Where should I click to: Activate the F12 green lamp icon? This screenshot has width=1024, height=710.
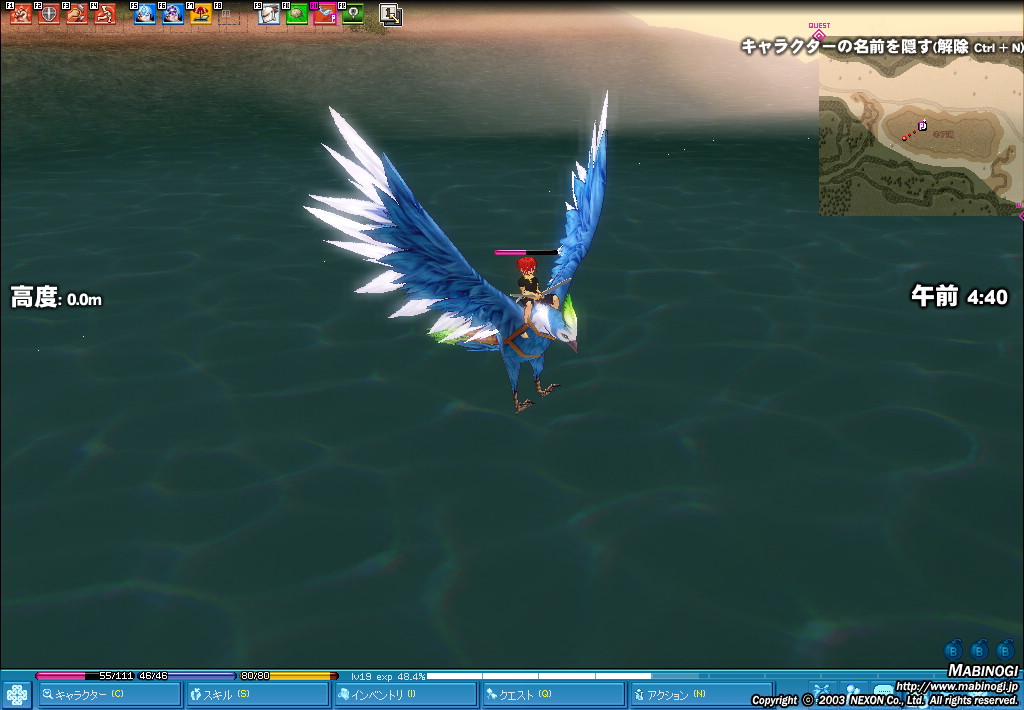352,14
